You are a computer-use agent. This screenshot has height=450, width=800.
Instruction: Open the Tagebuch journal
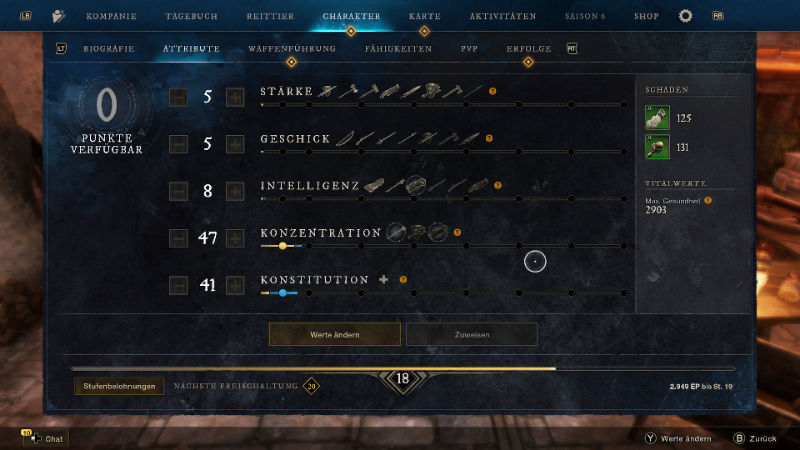189,16
